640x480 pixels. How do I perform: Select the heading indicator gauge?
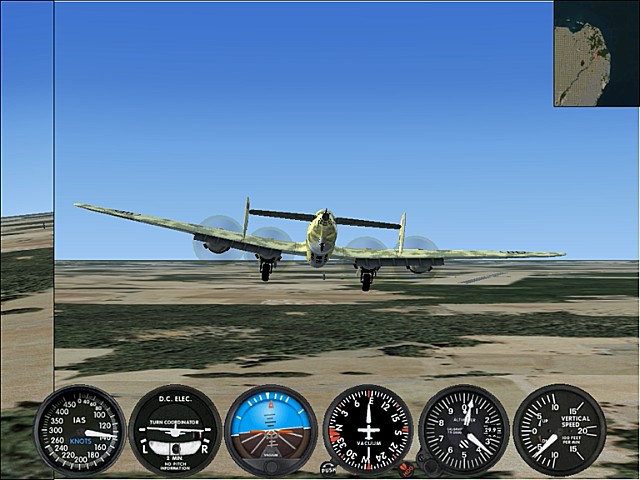coord(368,429)
